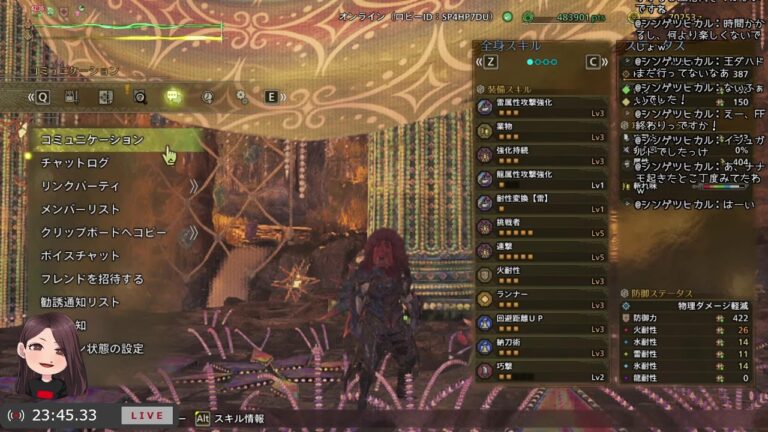
Task: Open 勧誘通知リスト entry
Action: [x=80, y=302]
